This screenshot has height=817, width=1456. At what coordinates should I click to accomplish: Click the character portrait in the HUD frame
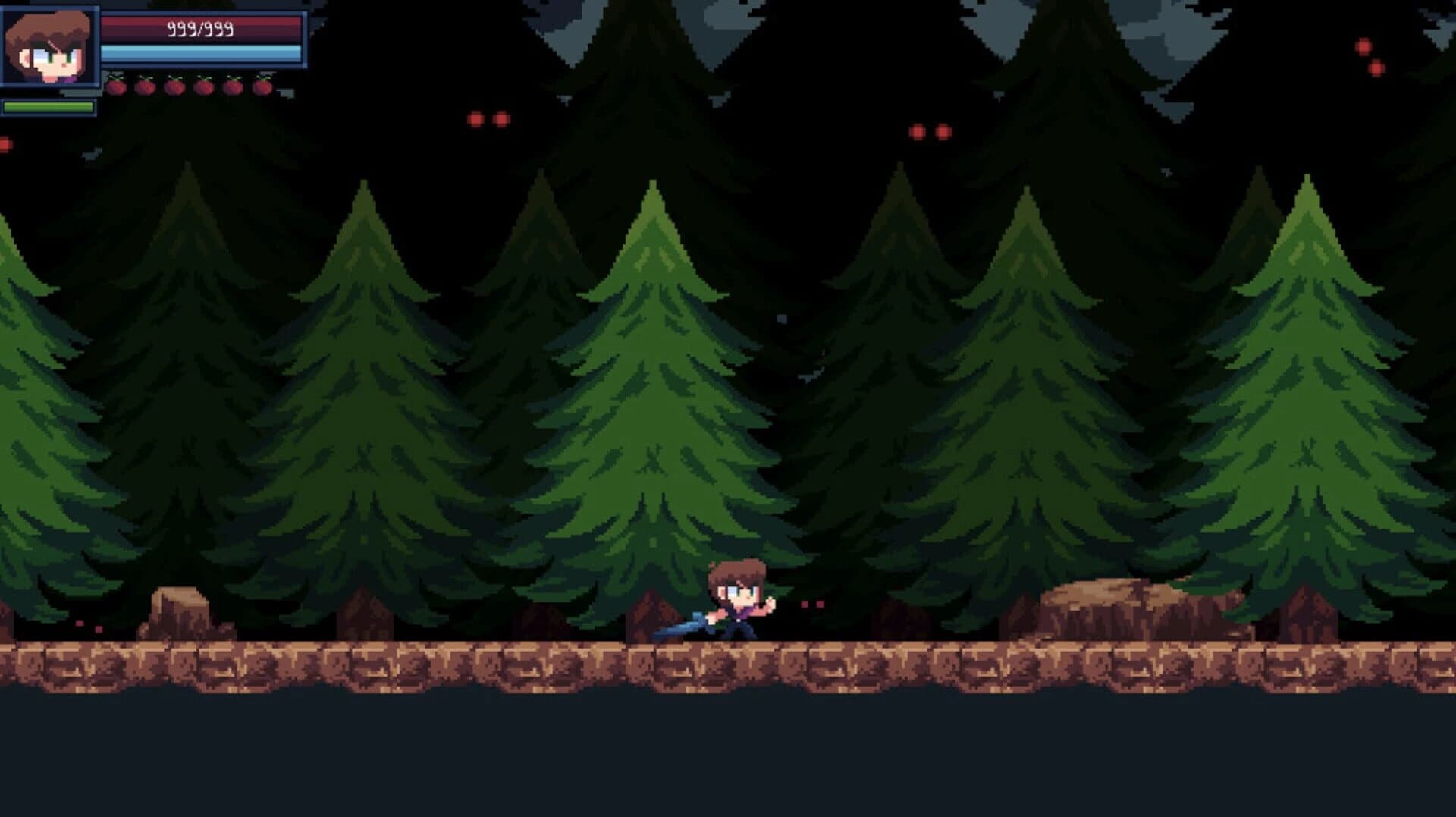pyautogui.click(x=50, y=47)
